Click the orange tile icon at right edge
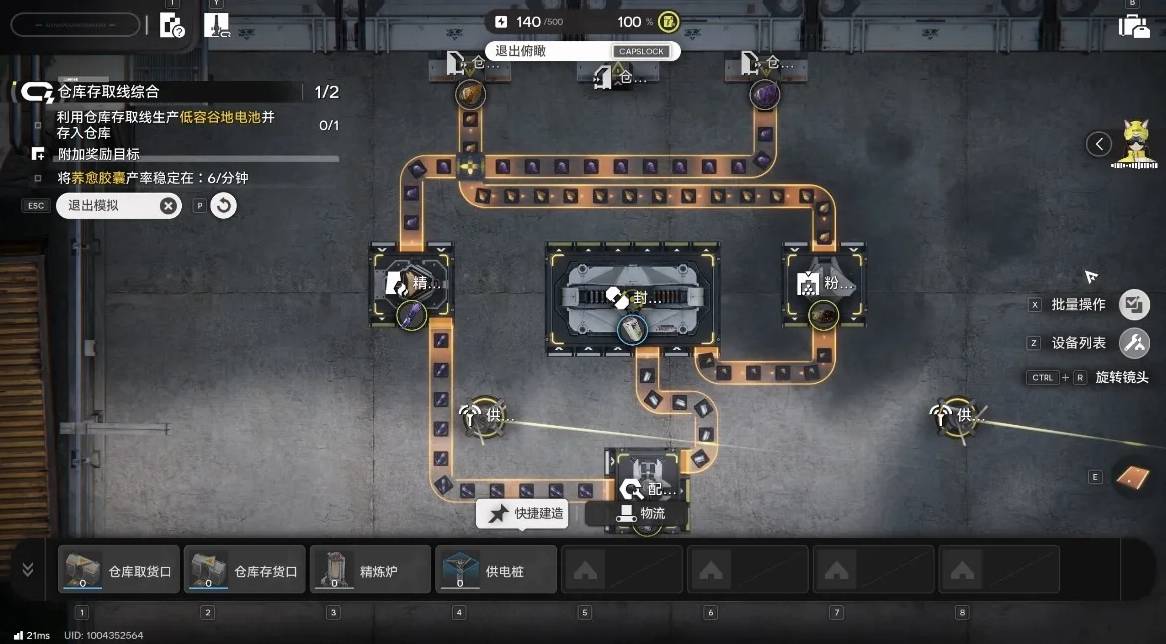The image size is (1166, 644). [x=1133, y=477]
